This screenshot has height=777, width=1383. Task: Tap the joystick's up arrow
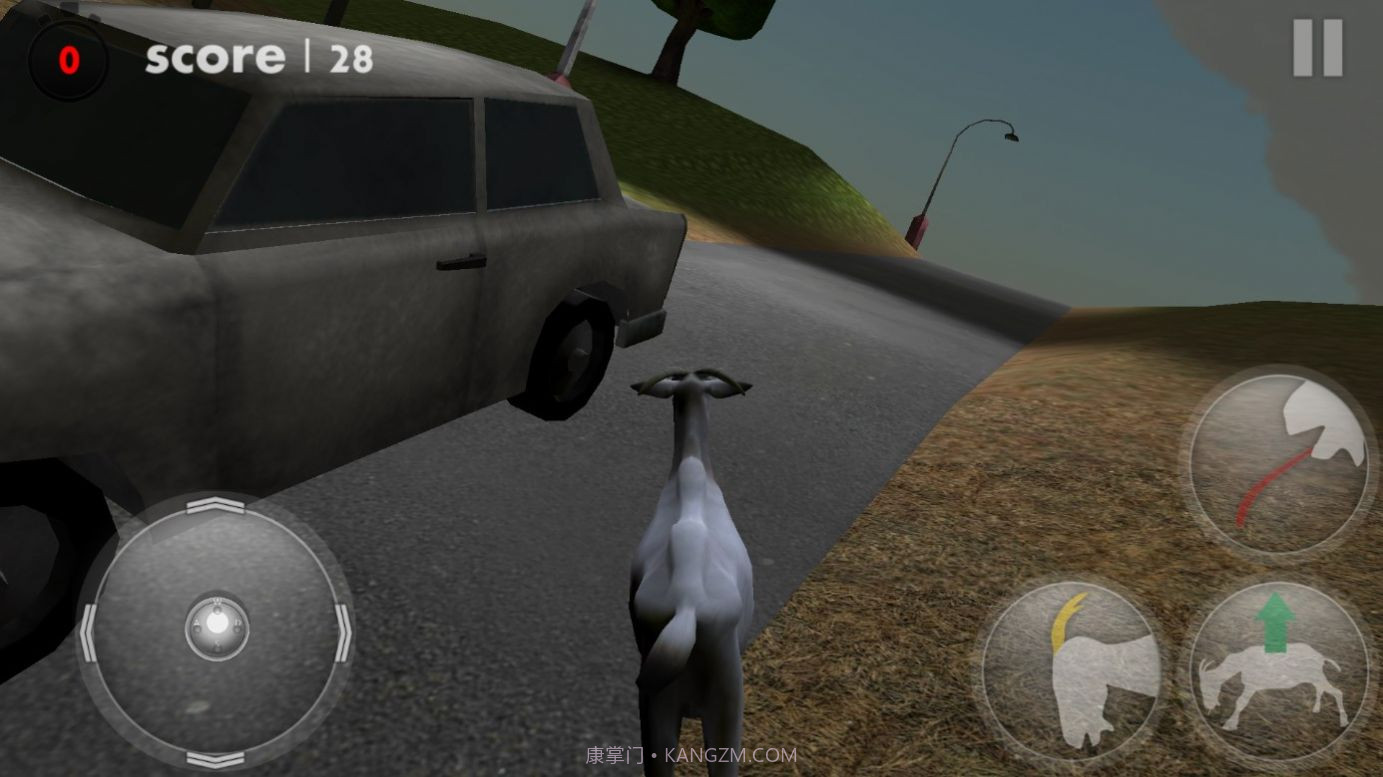click(x=216, y=507)
